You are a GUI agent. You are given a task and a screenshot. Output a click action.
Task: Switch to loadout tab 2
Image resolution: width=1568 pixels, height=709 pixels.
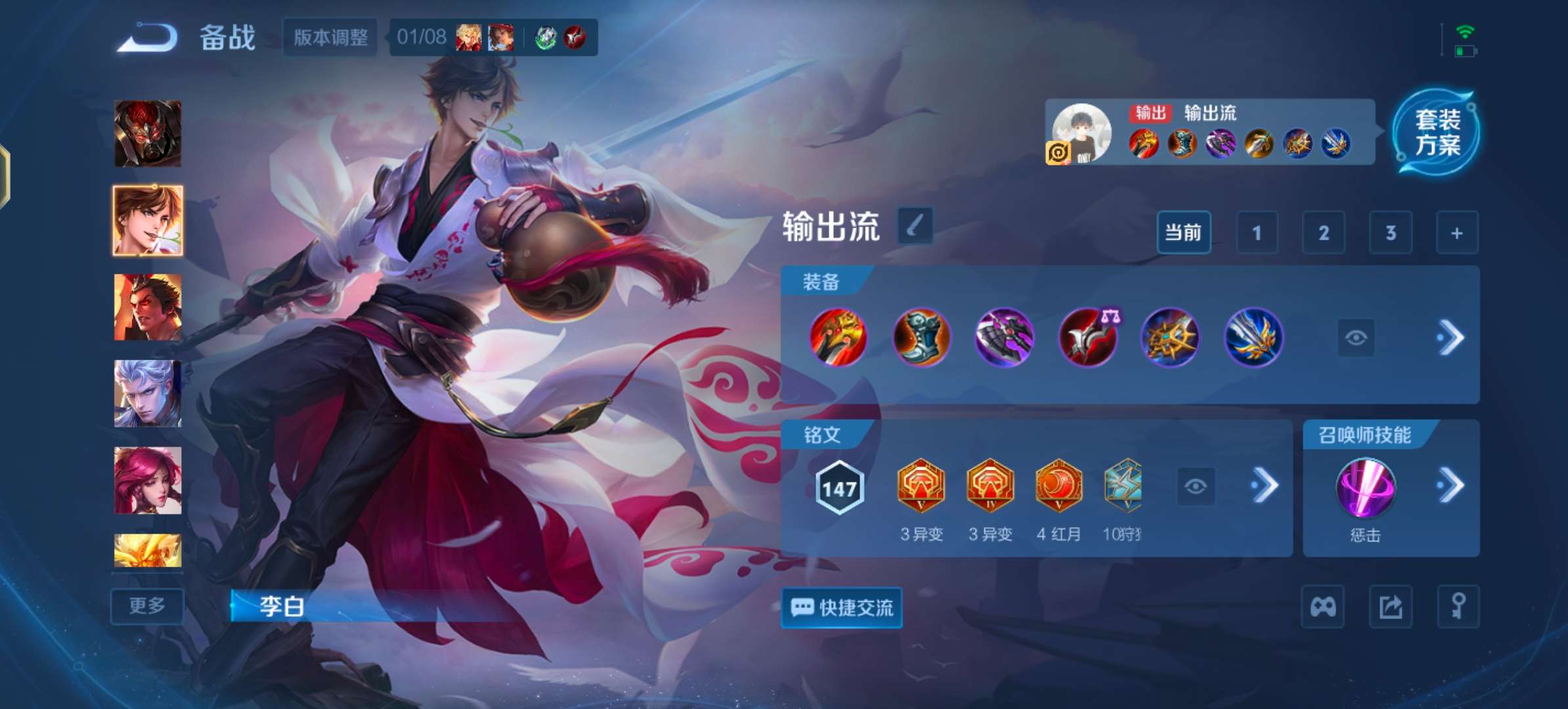click(x=1324, y=232)
